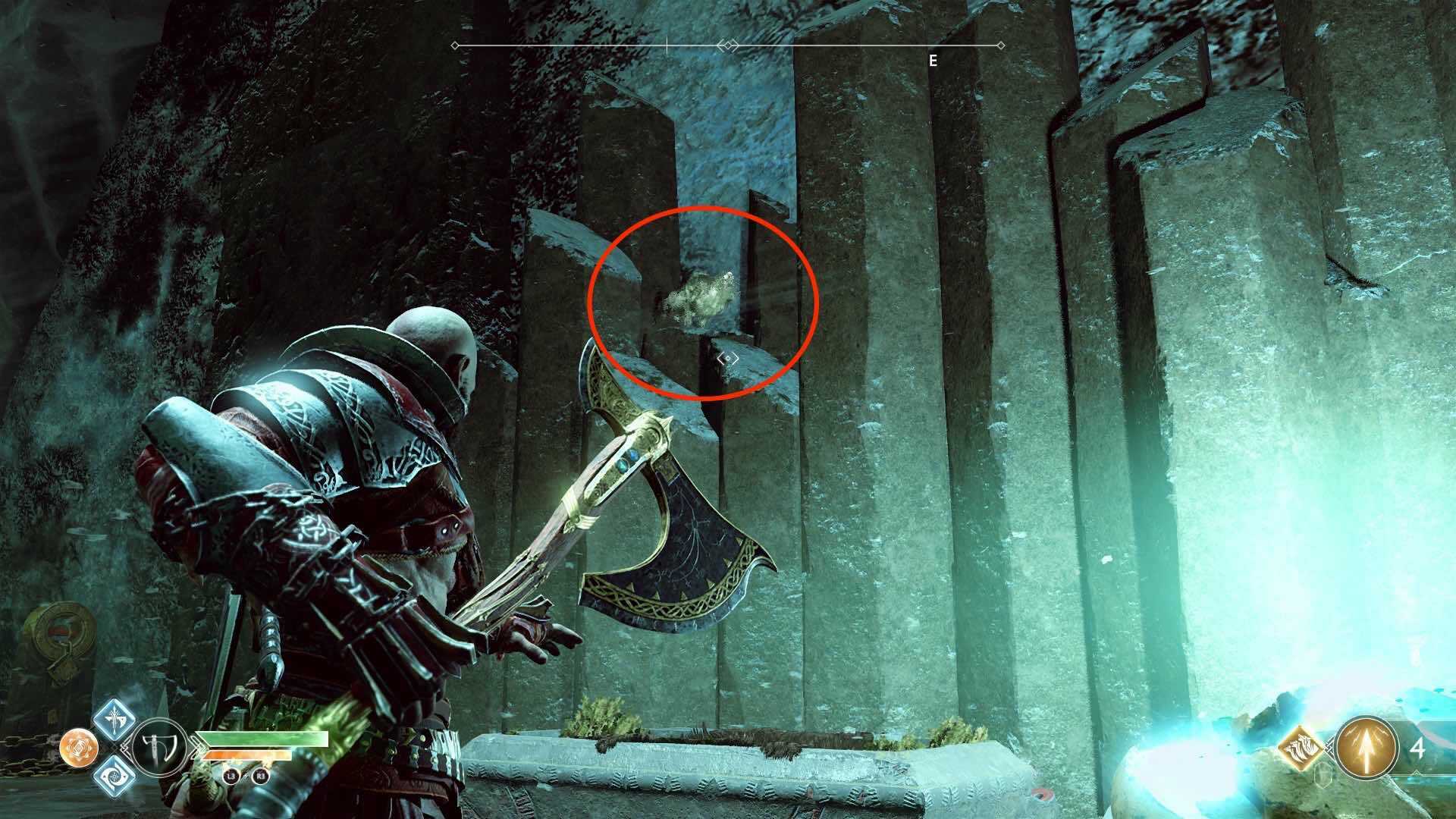Click the L3 button prompt icon
Image resolution: width=1456 pixels, height=819 pixels.
[231, 776]
